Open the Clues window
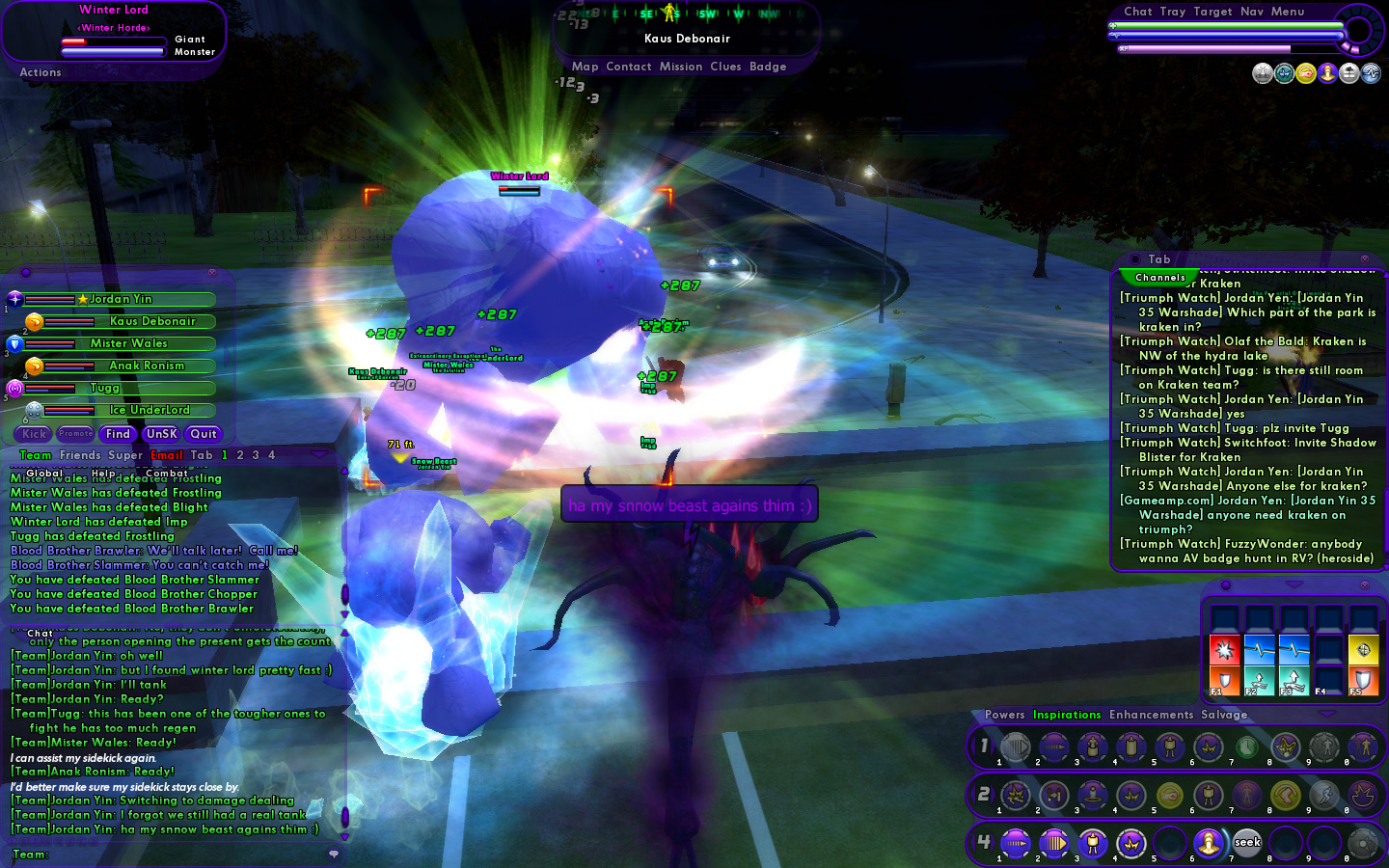The image size is (1389, 868). [x=725, y=67]
